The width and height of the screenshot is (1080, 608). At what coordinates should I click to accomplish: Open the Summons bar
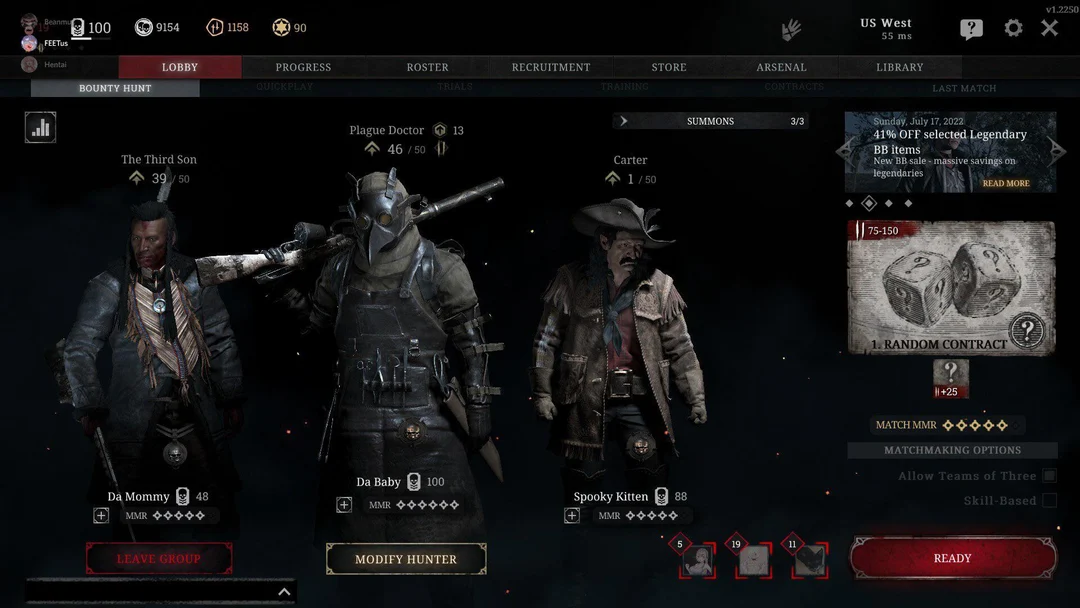(710, 121)
